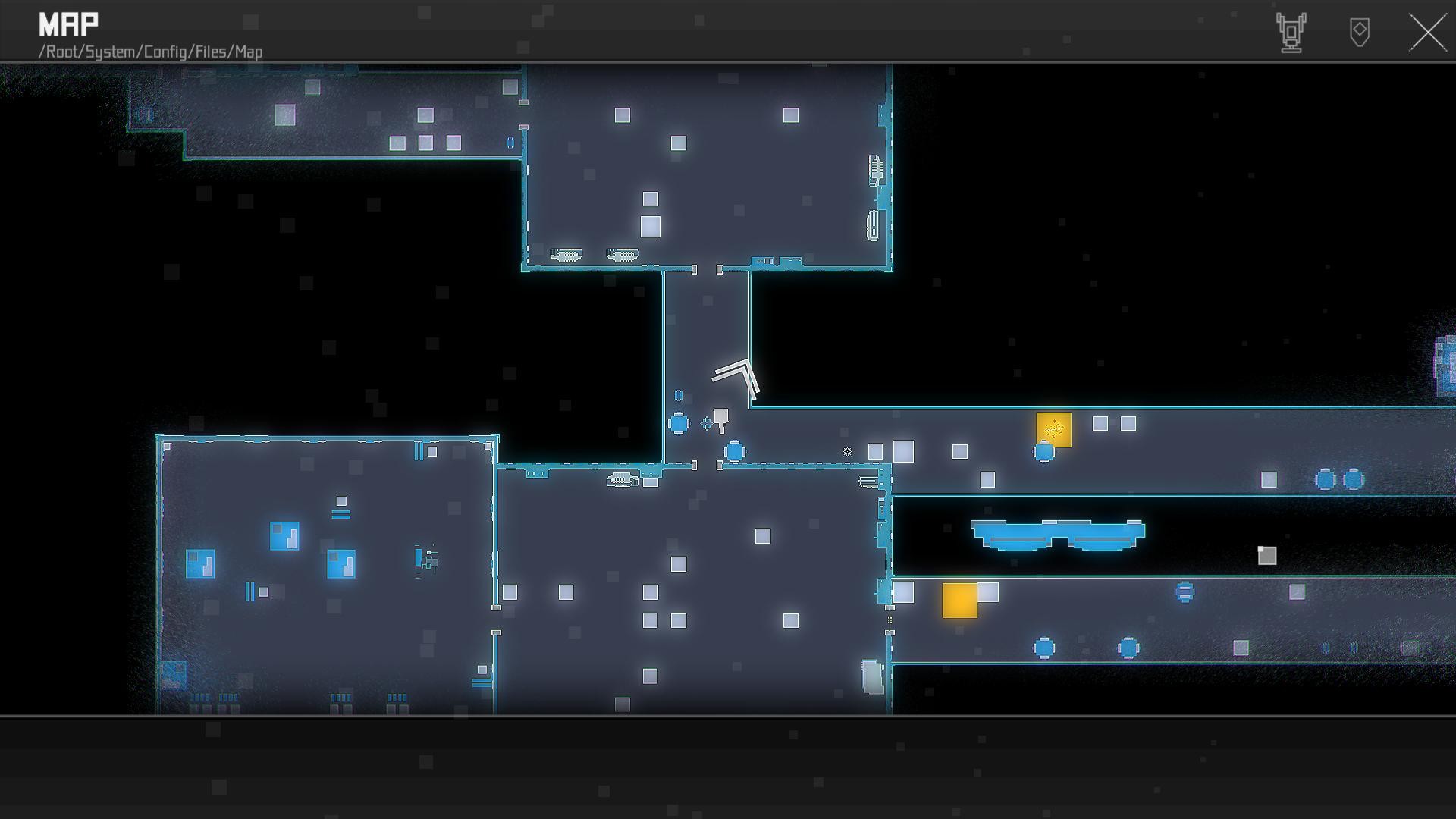Select the /Root/System/Config/Files/Map breadcrumb path
Viewport: 1456px width, 819px height.
[150, 52]
